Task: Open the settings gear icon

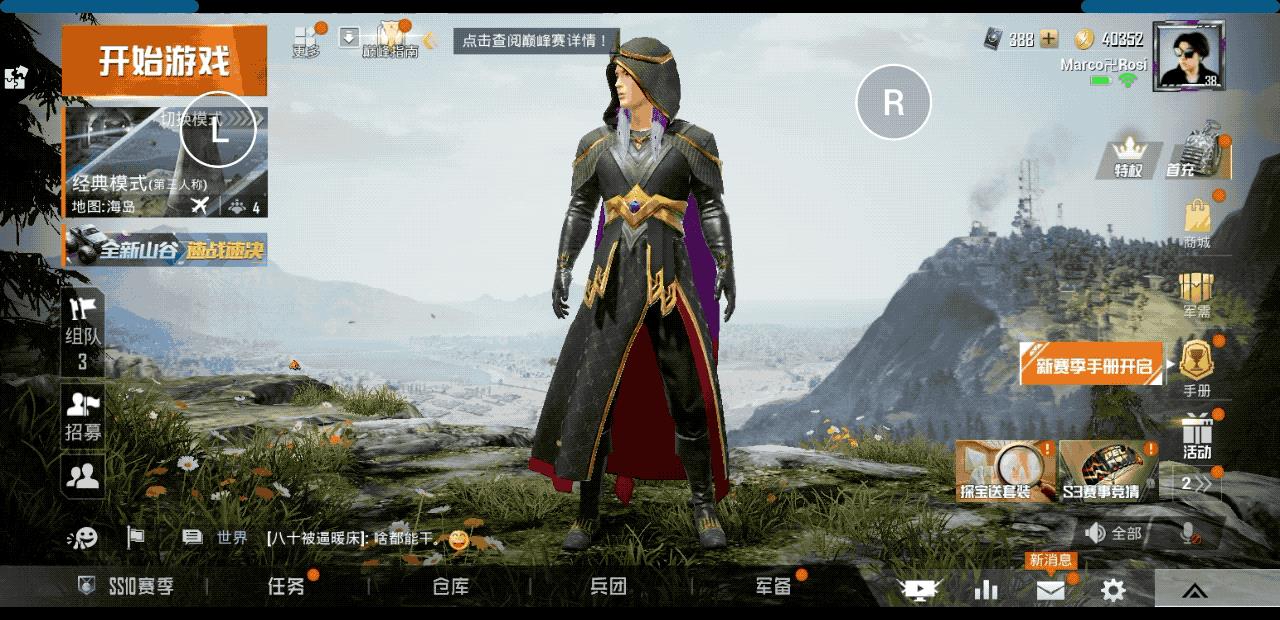Action: click(1113, 591)
